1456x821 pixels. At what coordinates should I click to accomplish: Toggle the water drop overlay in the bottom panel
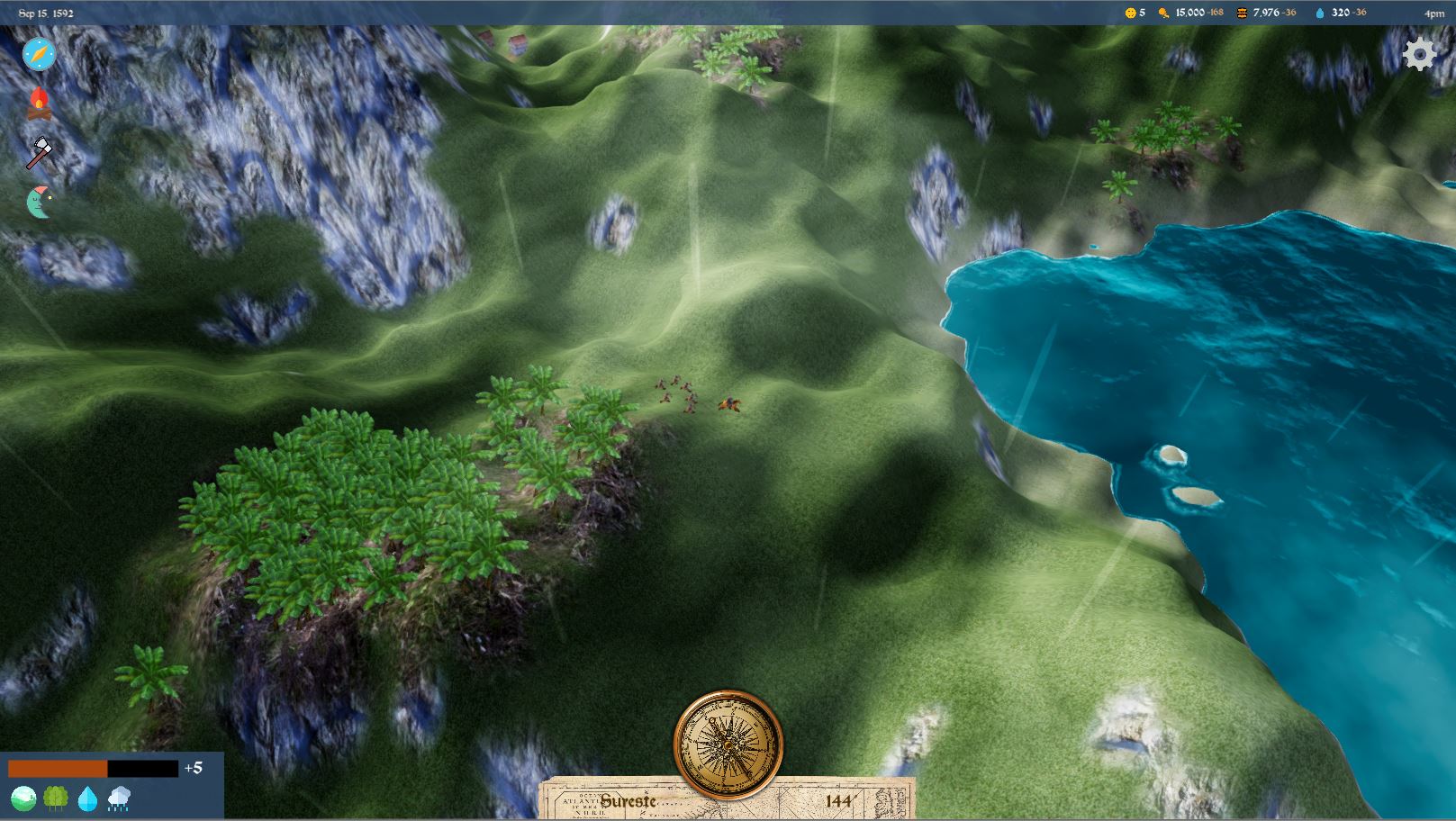(x=86, y=798)
